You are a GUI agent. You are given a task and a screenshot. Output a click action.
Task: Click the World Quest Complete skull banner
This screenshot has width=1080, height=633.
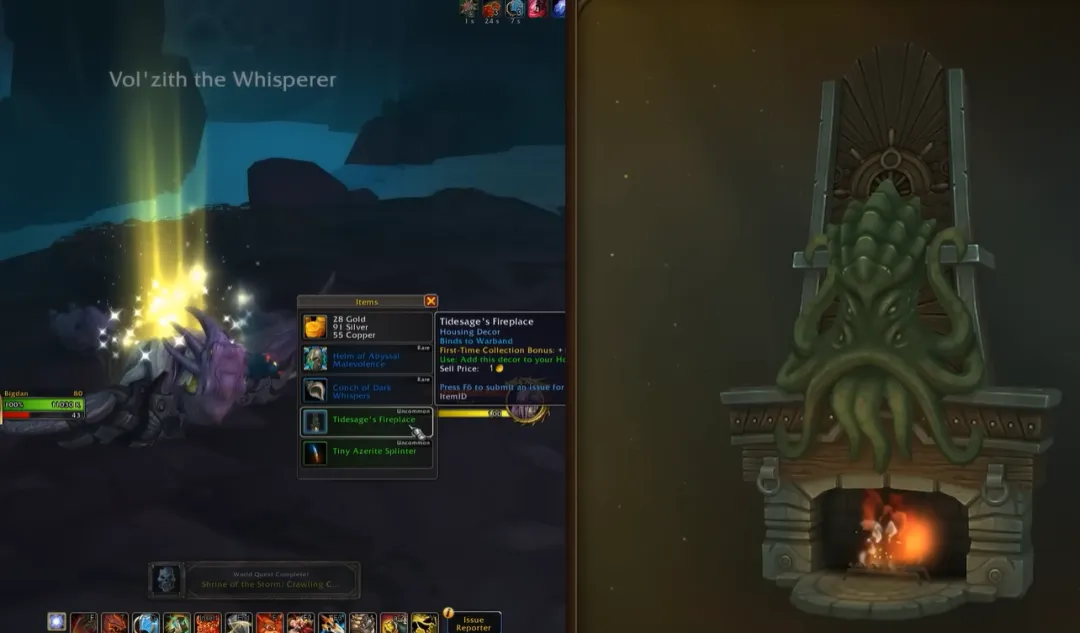(255, 580)
